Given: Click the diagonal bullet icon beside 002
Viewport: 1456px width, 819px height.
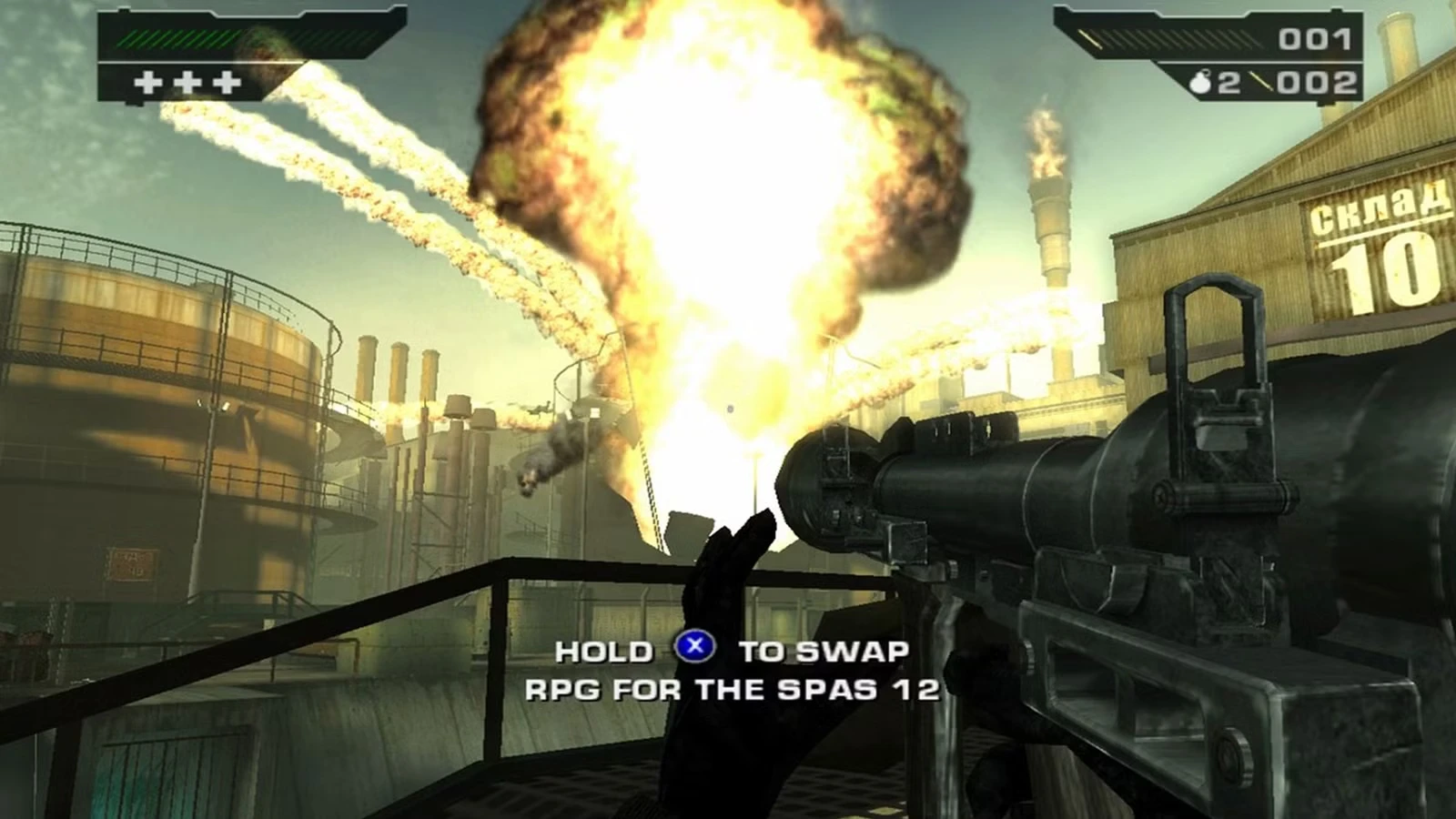Looking at the screenshot, I should tap(1263, 82).
